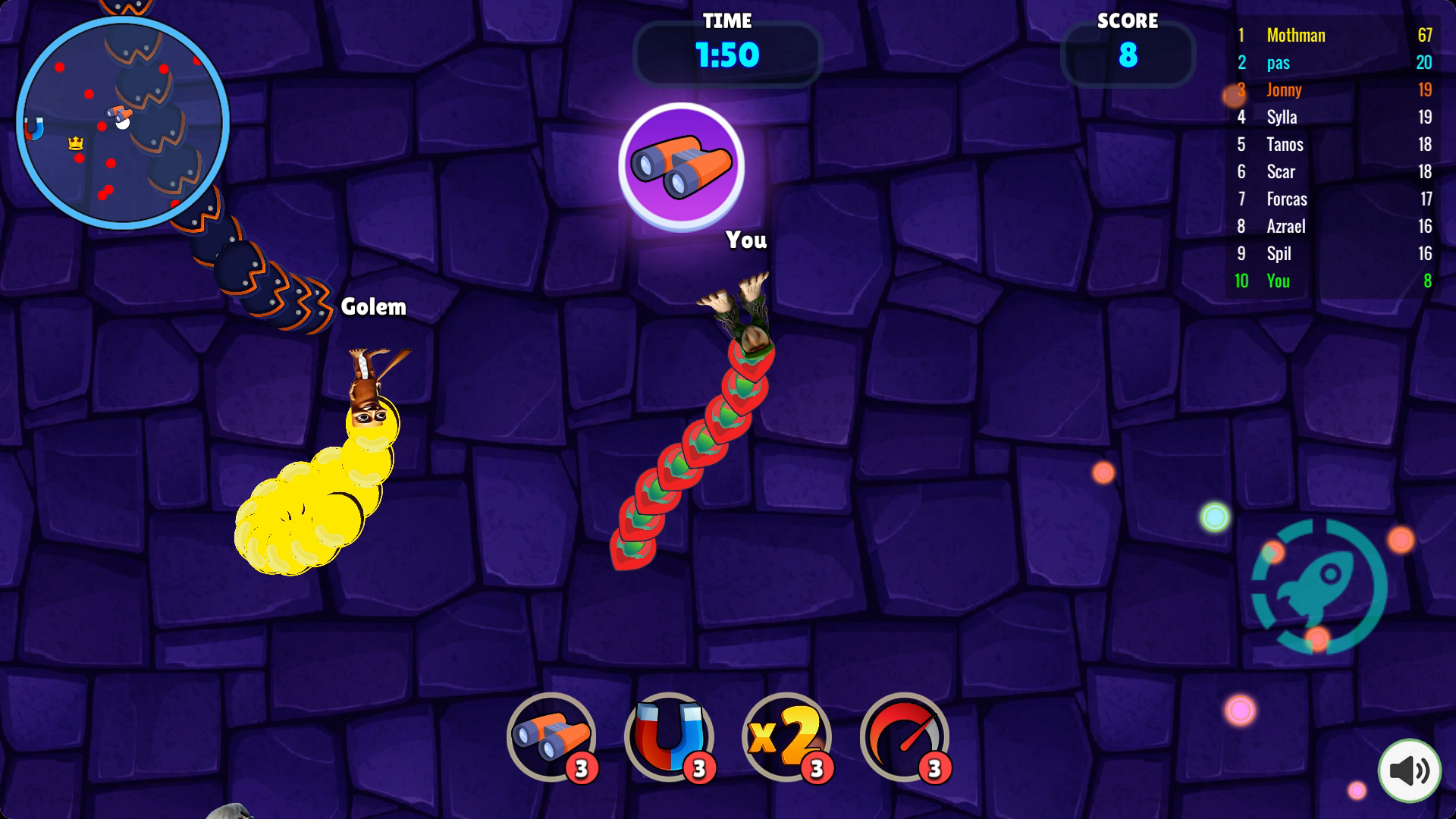Click the circular minimap

(x=122, y=122)
